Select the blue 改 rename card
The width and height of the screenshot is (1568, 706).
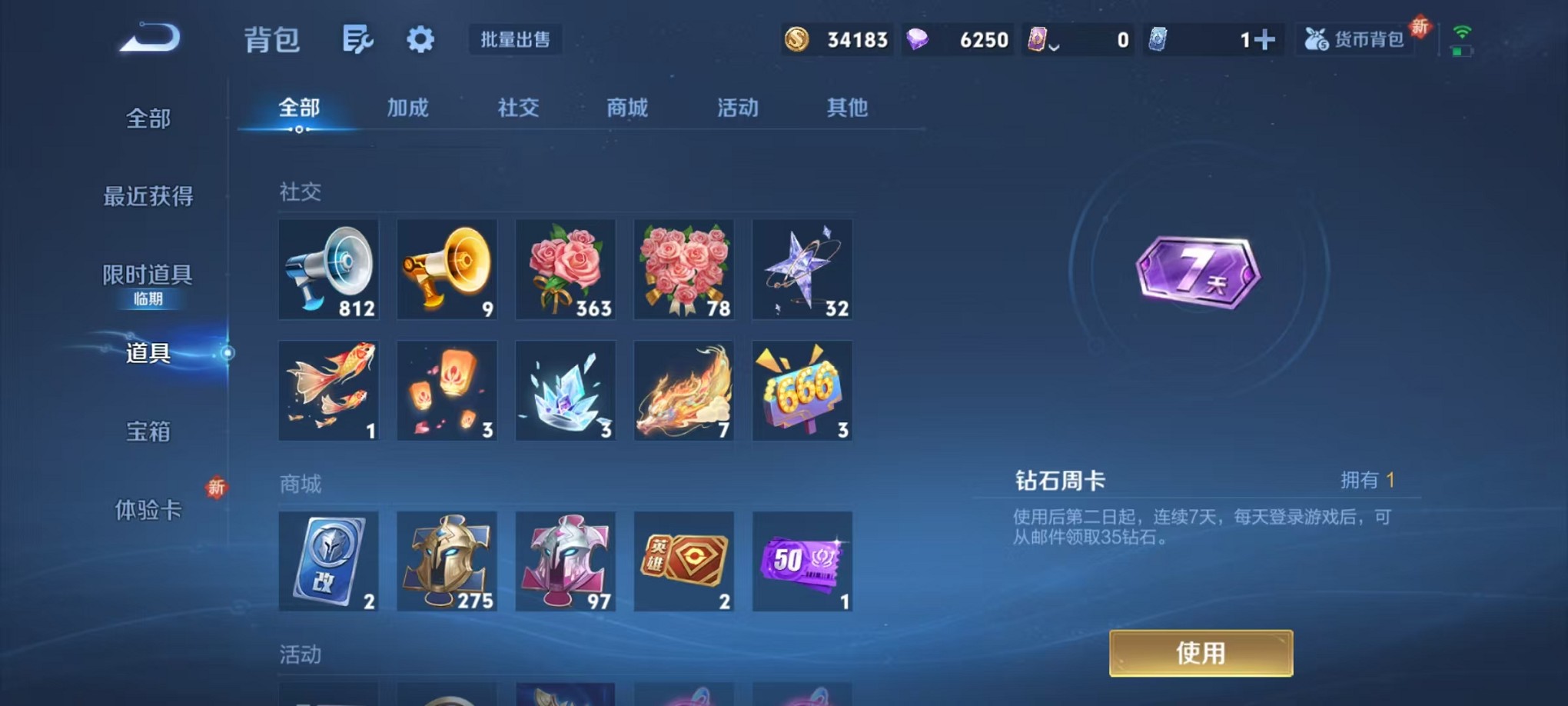click(x=329, y=561)
